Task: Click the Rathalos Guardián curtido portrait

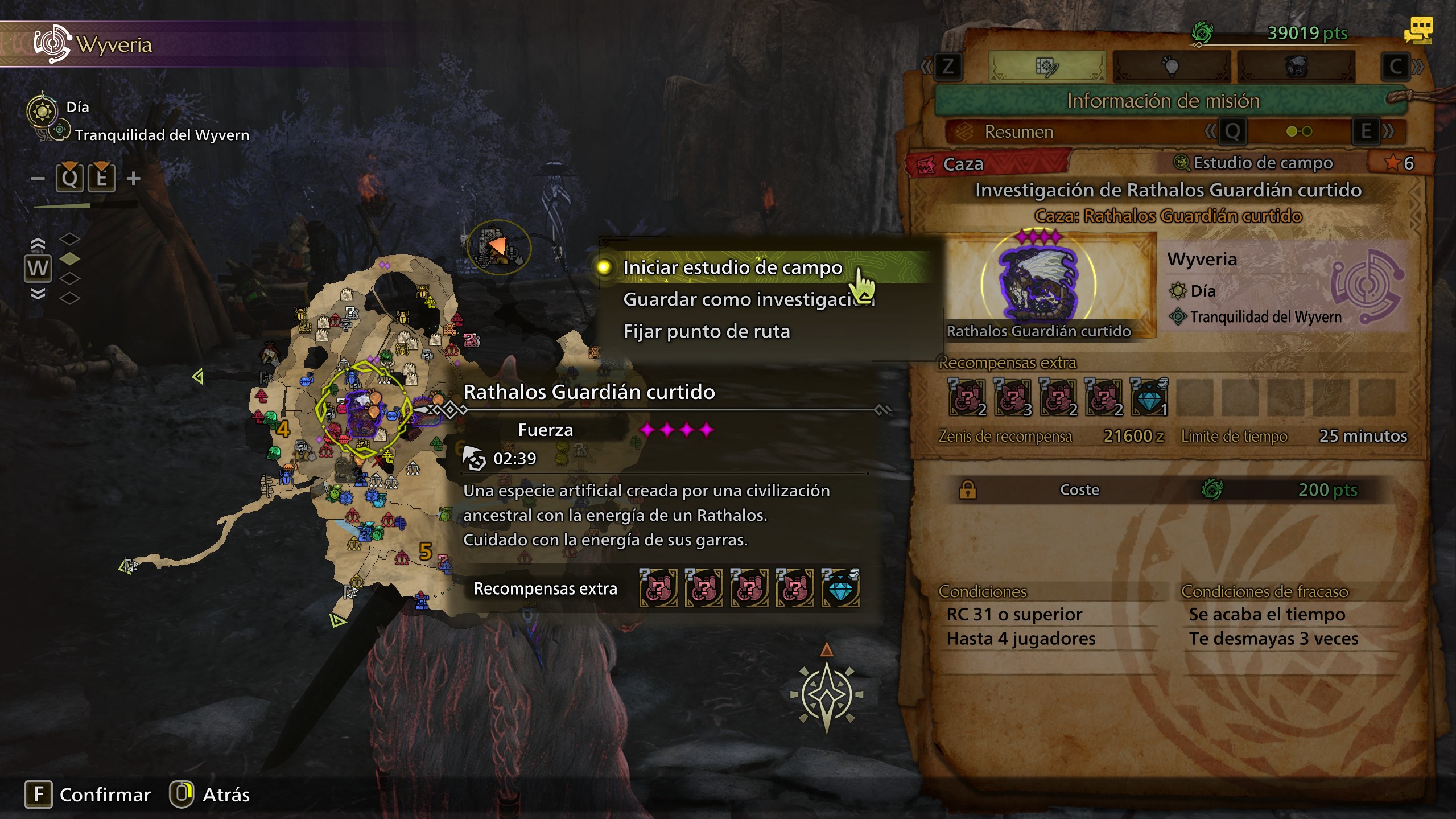Action: (x=1039, y=283)
